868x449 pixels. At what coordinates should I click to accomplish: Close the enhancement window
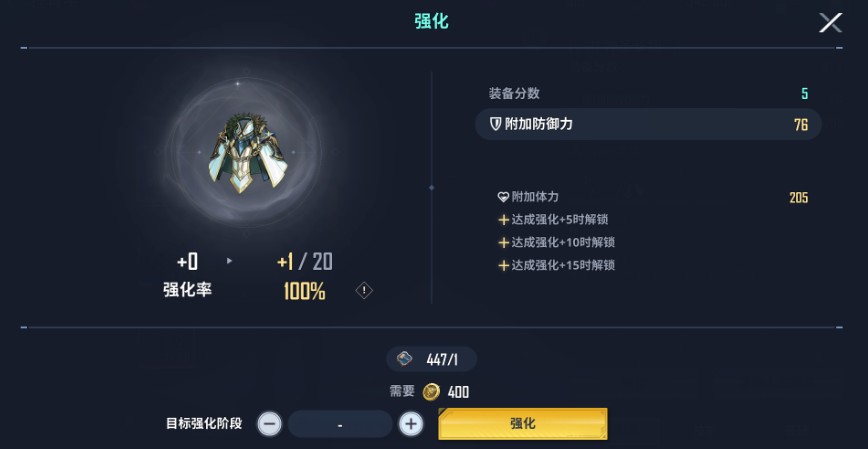pyautogui.click(x=830, y=22)
